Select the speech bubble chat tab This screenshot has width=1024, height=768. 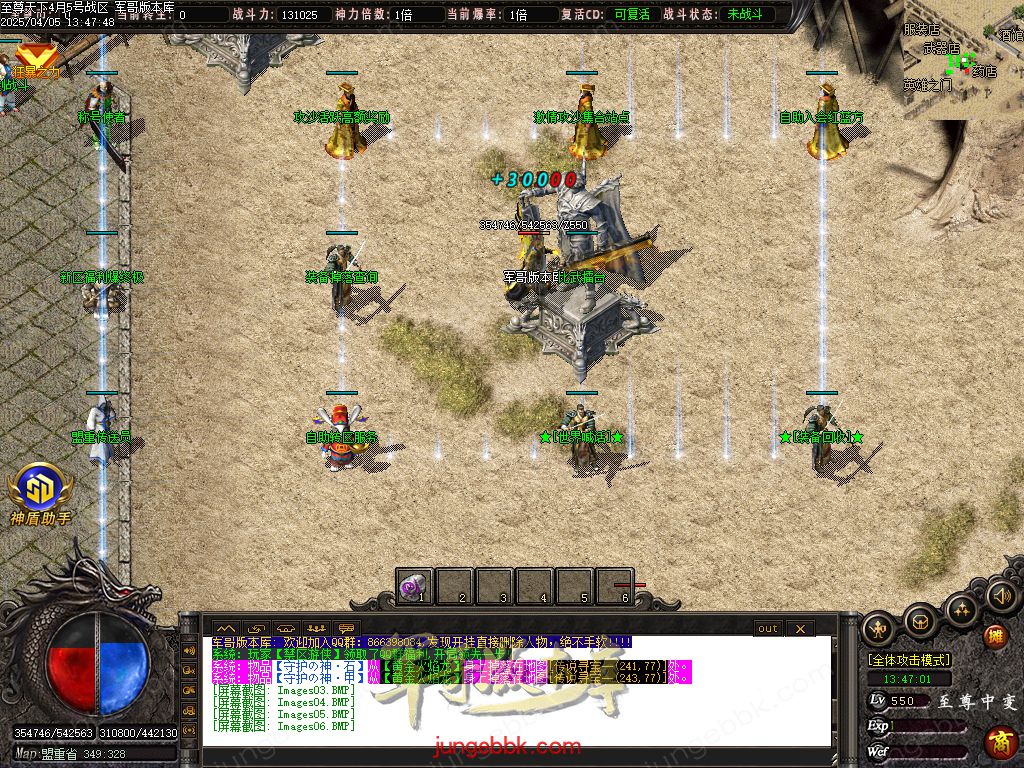[347, 628]
